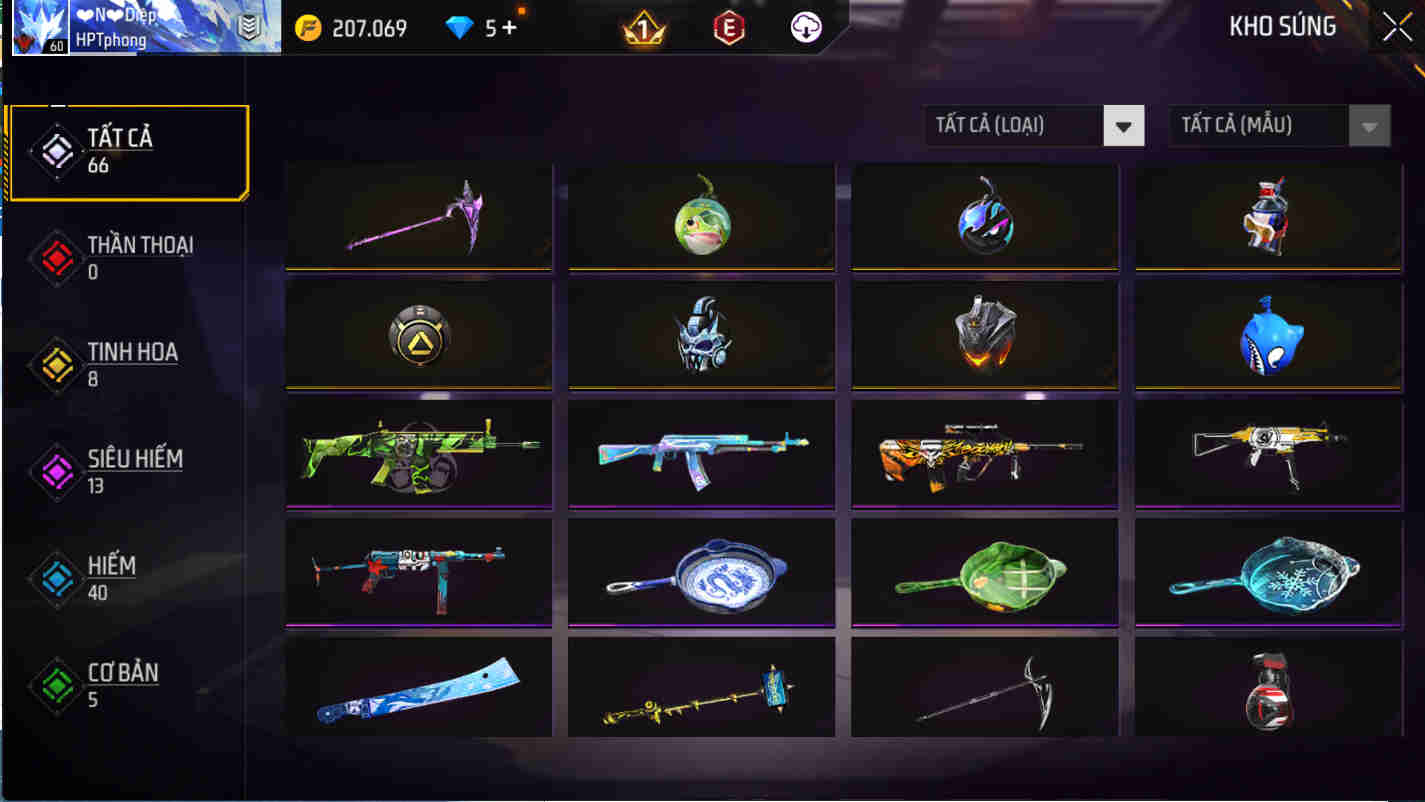Select the CƠ BẢN rarity filter icon

pos(57,685)
